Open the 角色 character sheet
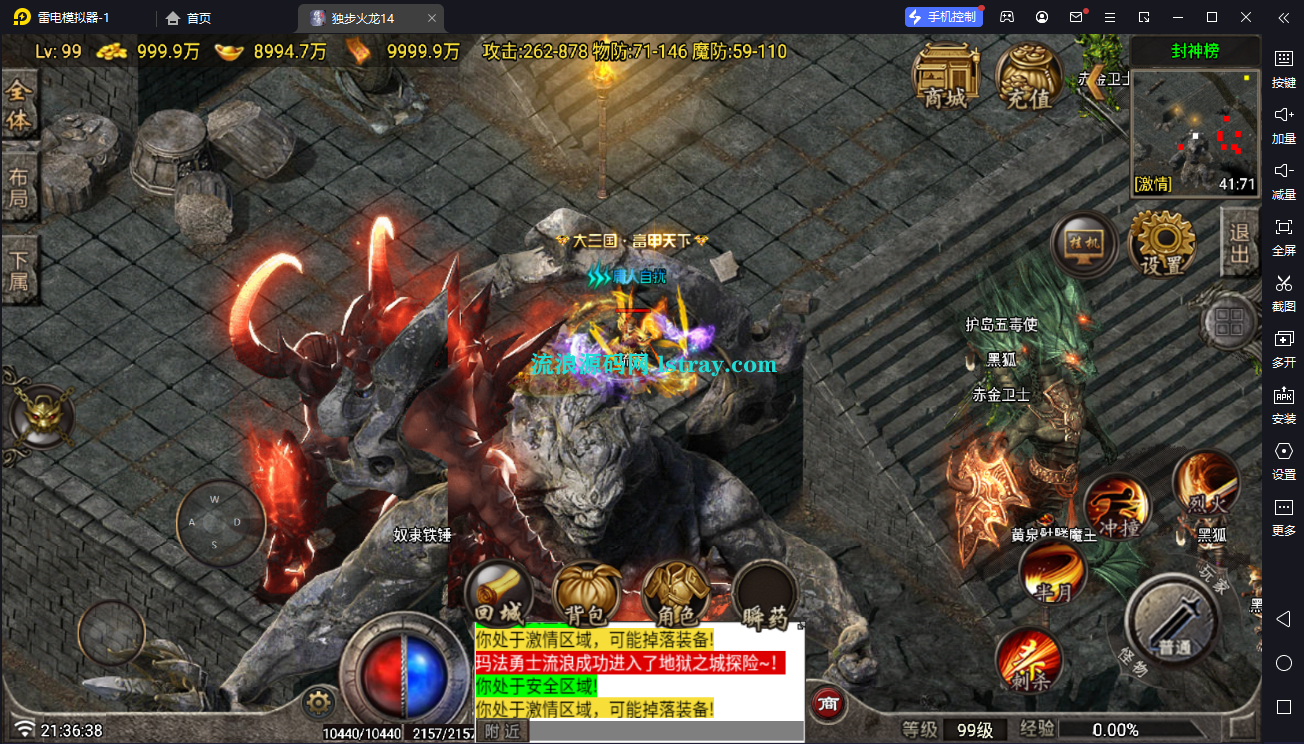 coord(676,596)
